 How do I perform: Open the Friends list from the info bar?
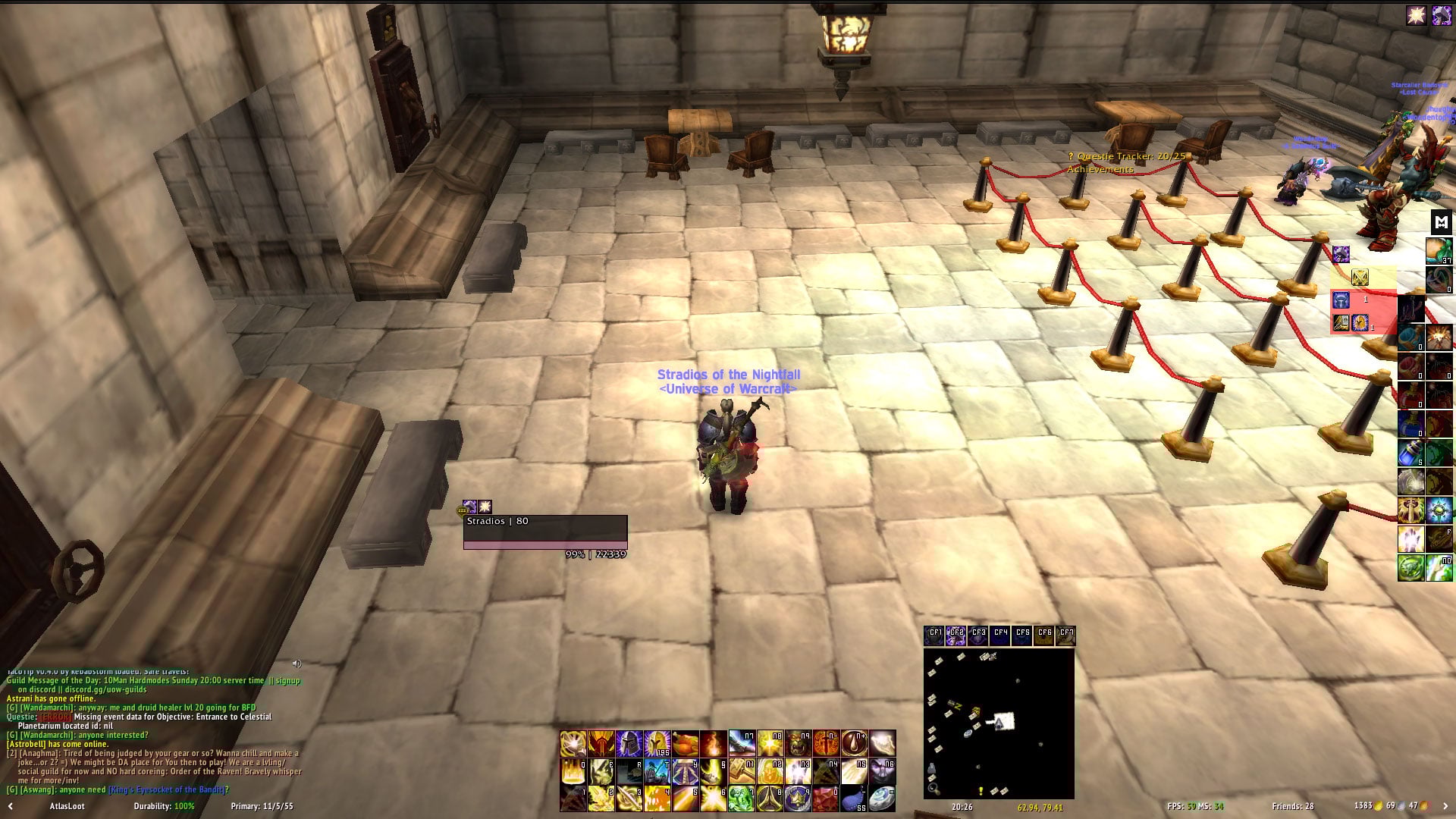pyautogui.click(x=1292, y=806)
